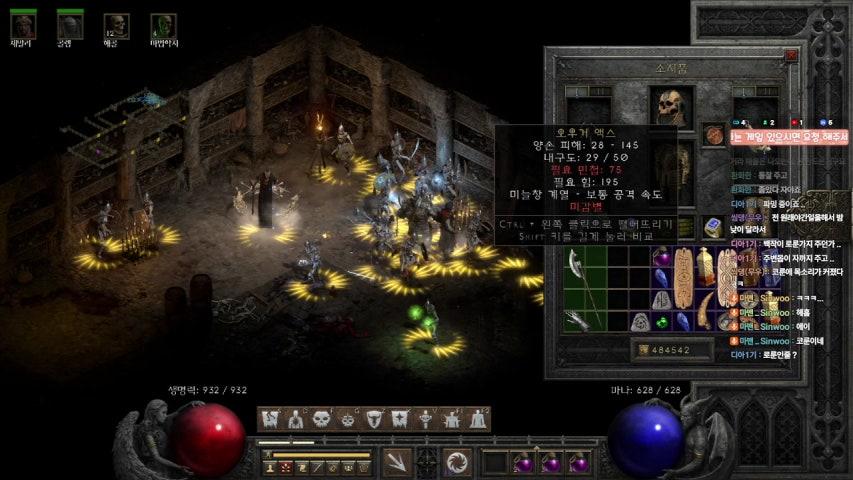Select the skeleton minion portrait
Screen dimensions: 853x480
pos(116,25)
